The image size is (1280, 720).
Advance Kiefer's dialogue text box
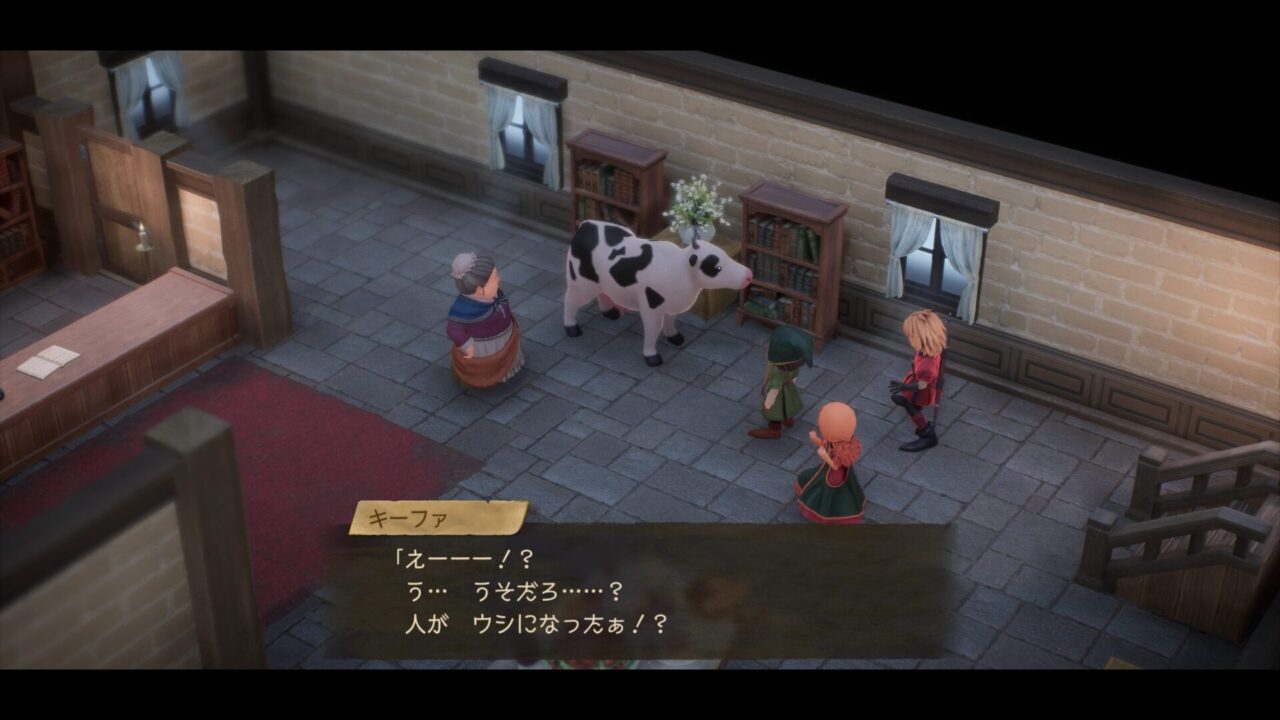[x=640, y=590]
